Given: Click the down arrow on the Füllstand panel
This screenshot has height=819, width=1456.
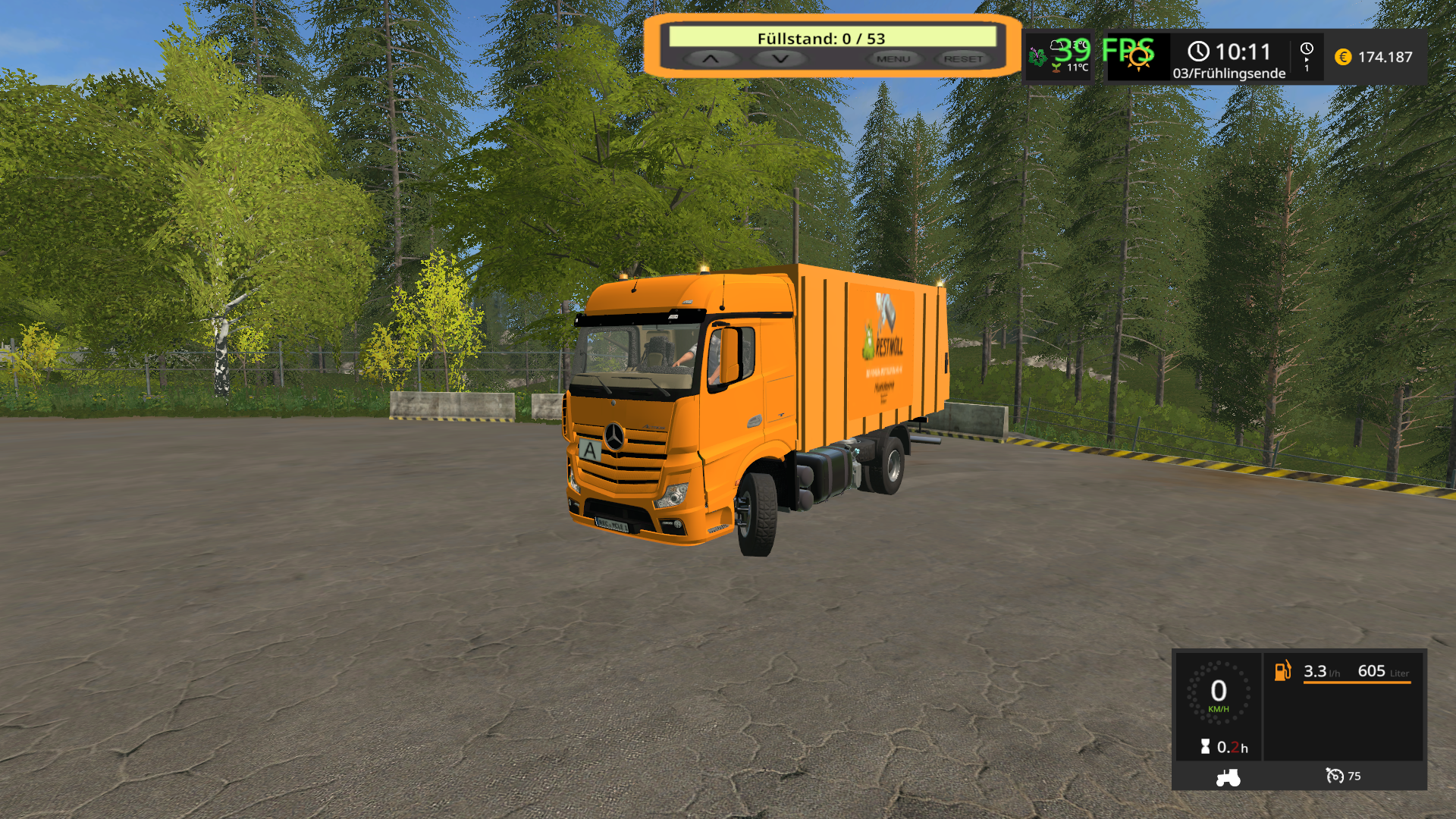Looking at the screenshot, I should (x=780, y=58).
